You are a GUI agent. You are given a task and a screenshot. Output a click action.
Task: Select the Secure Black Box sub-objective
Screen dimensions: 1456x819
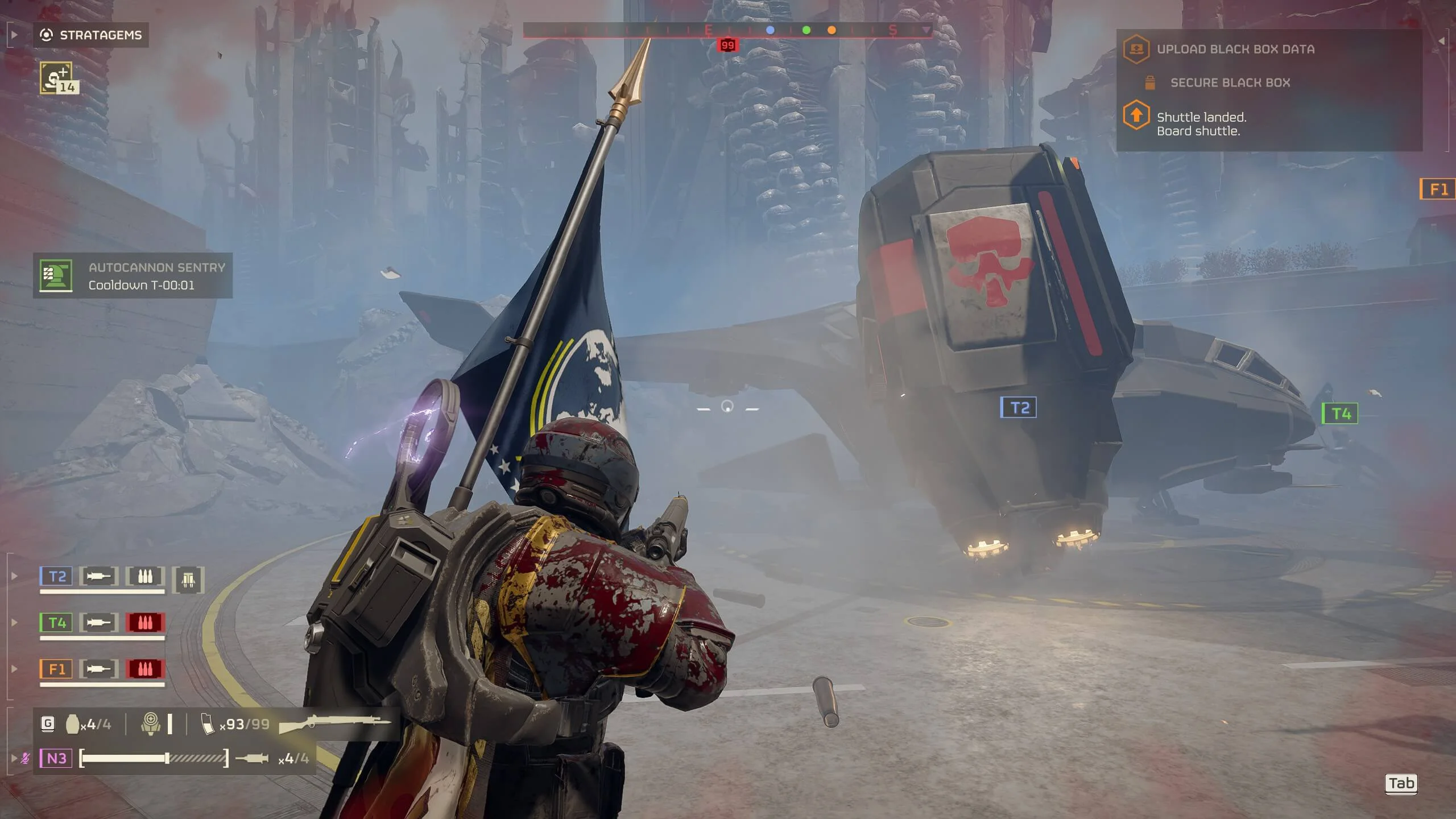pyautogui.click(x=1230, y=83)
